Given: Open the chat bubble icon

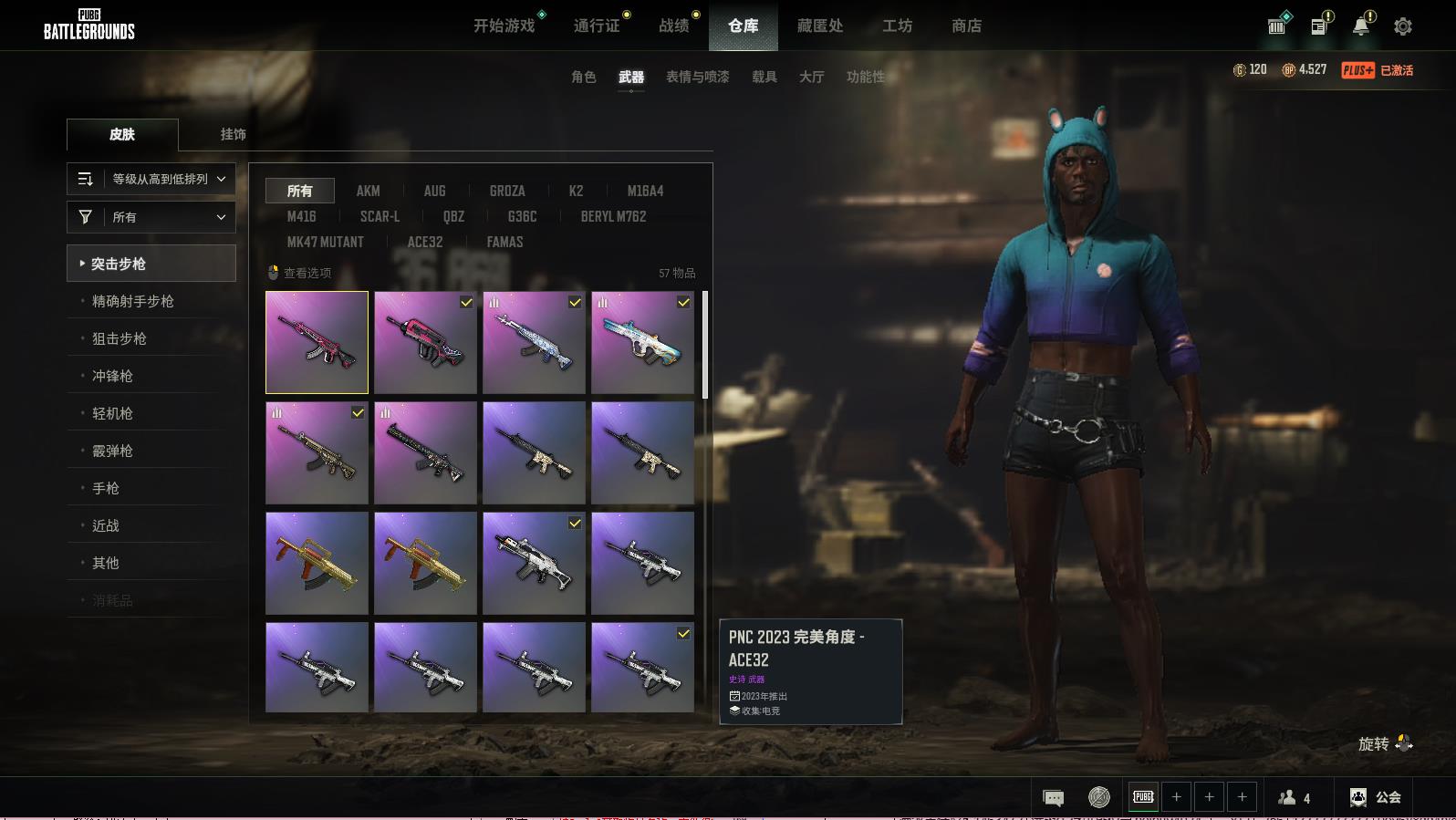Looking at the screenshot, I should pyautogui.click(x=1053, y=797).
